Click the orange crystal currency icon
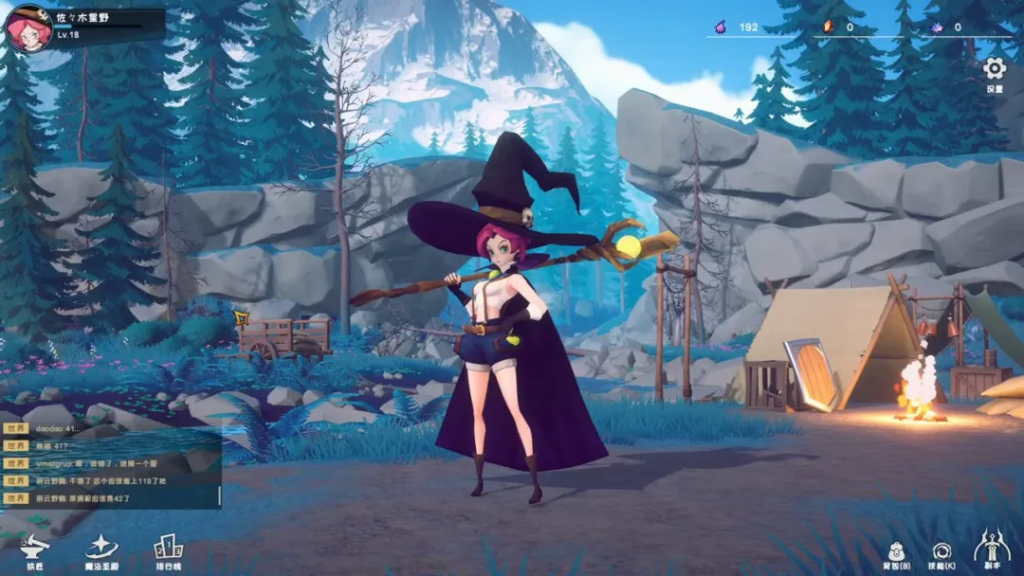Image resolution: width=1024 pixels, height=576 pixels. (827, 27)
